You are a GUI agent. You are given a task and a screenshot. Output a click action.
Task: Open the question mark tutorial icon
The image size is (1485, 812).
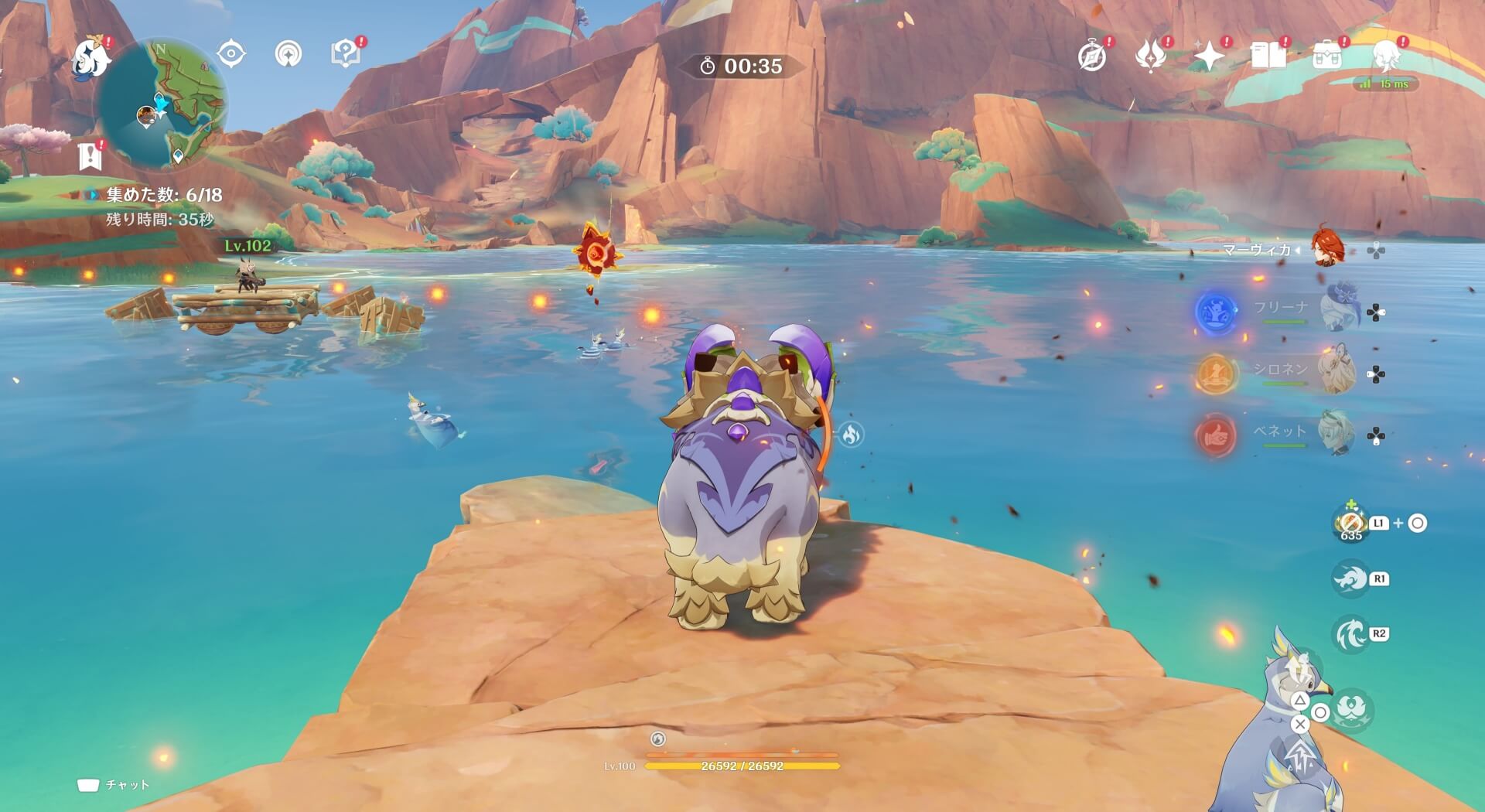pyautogui.click(x=345, y=54)
